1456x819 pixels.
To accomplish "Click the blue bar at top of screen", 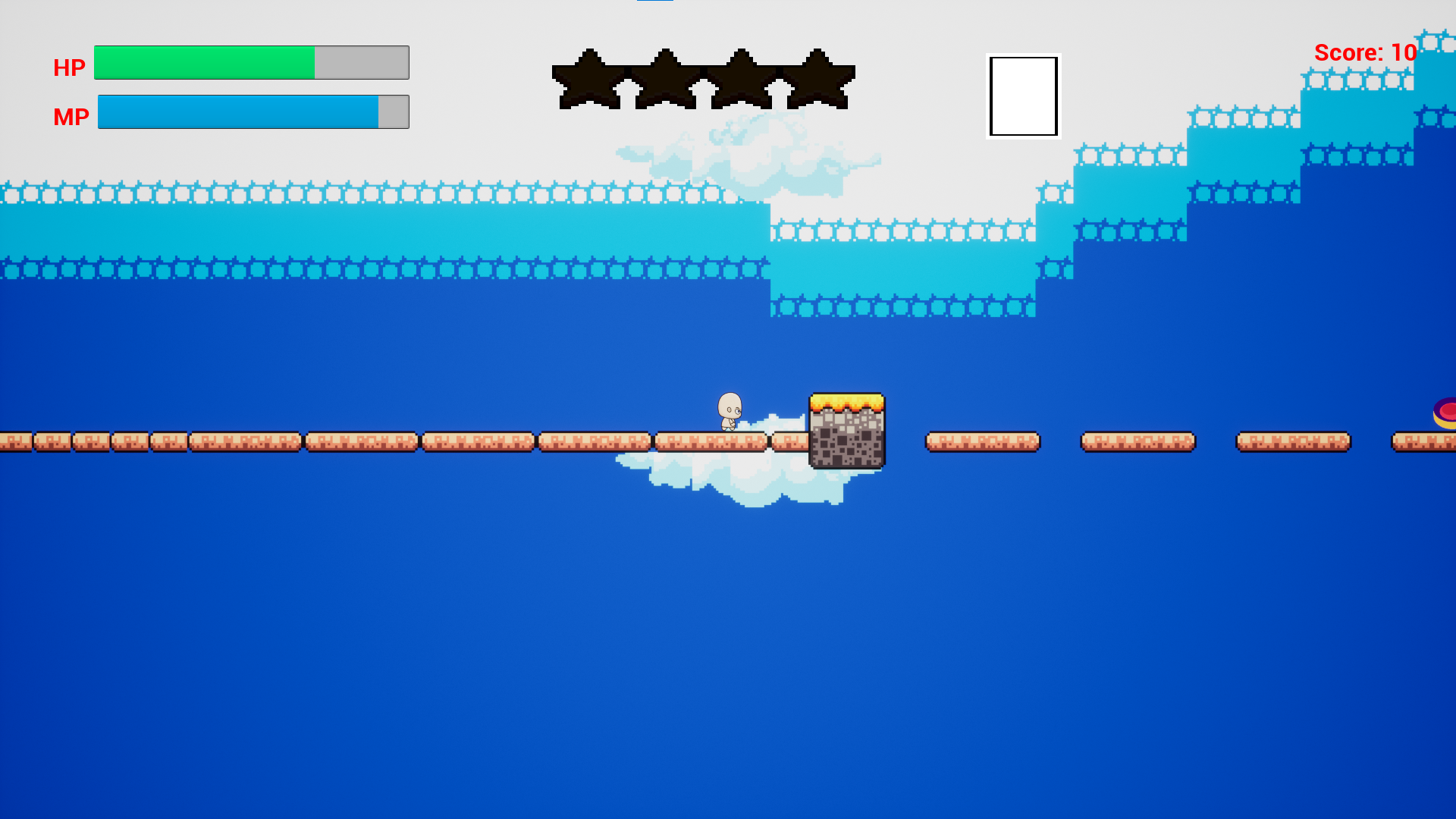I will pyautogui.click(x=657, y=3).
